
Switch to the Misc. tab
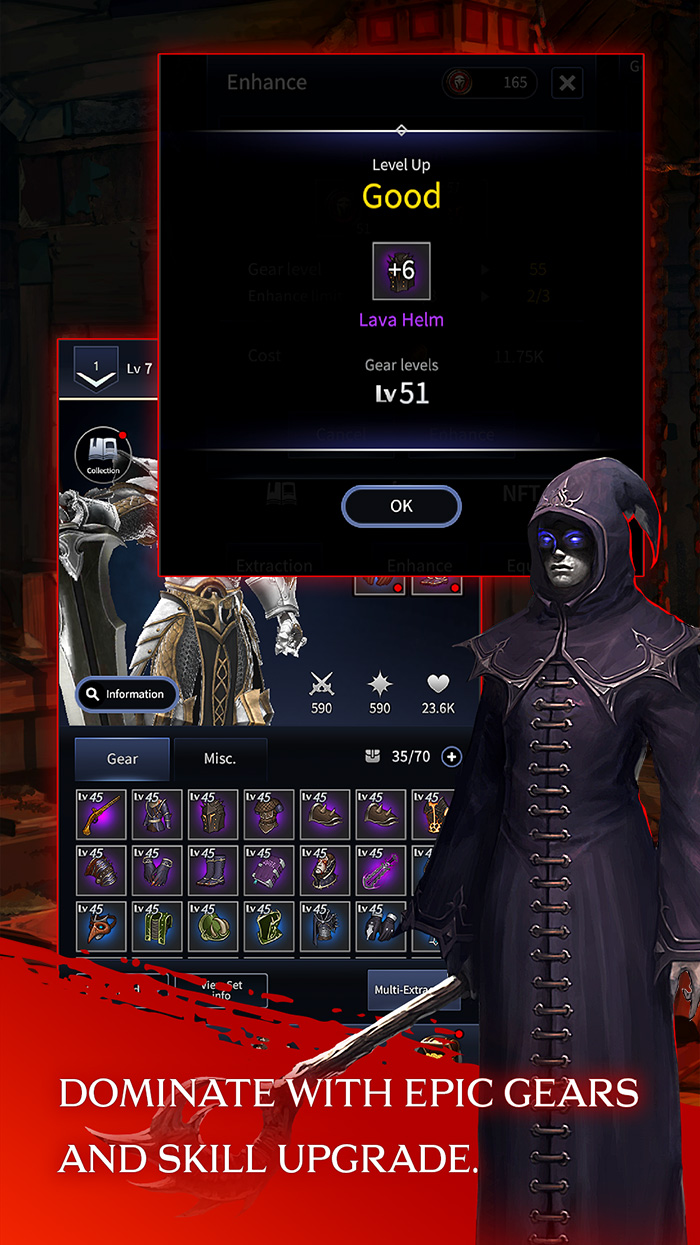point(220,759)
